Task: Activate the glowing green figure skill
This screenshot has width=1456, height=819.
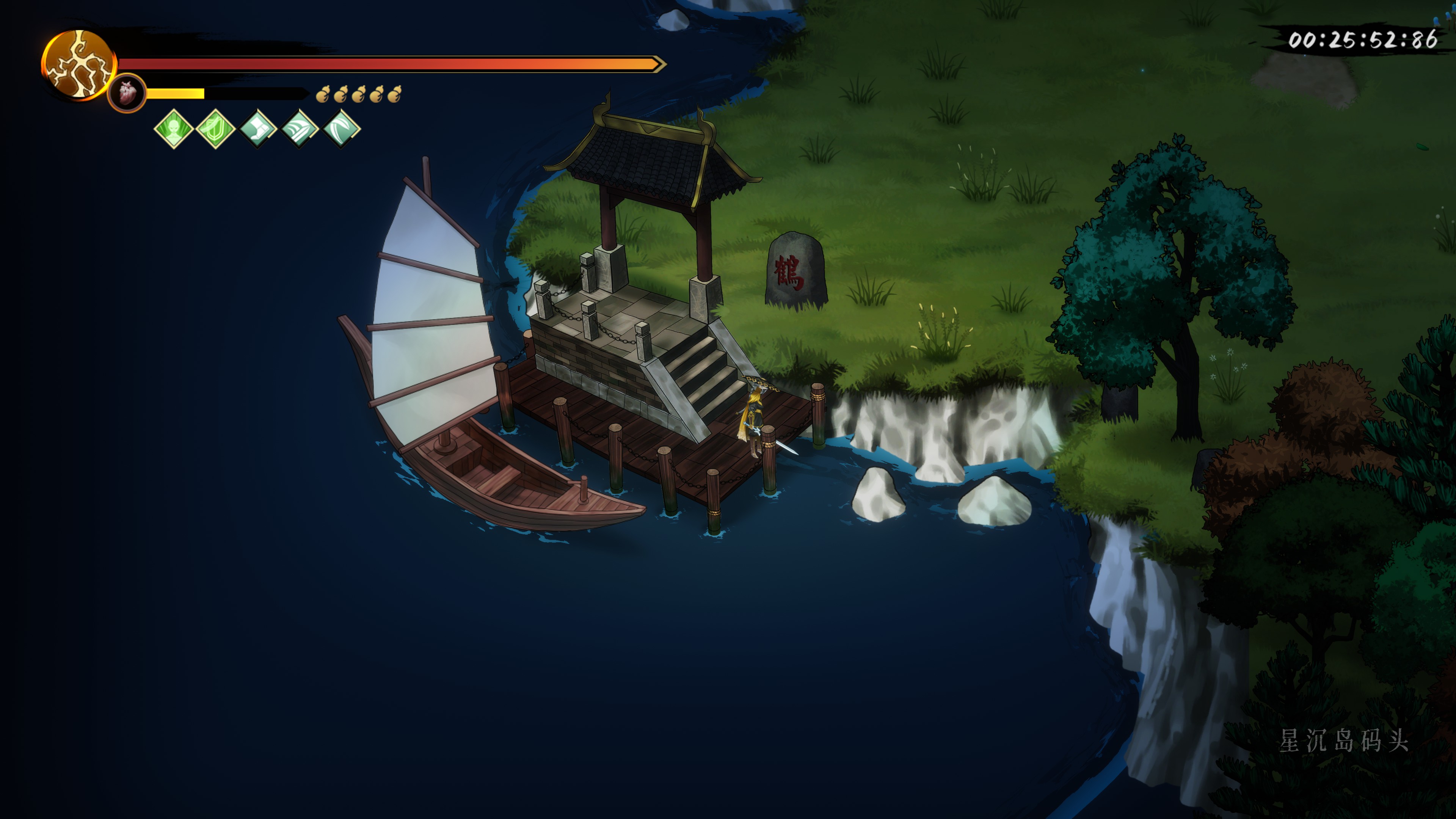Action: pyautogui.click(x=174, y=129)
